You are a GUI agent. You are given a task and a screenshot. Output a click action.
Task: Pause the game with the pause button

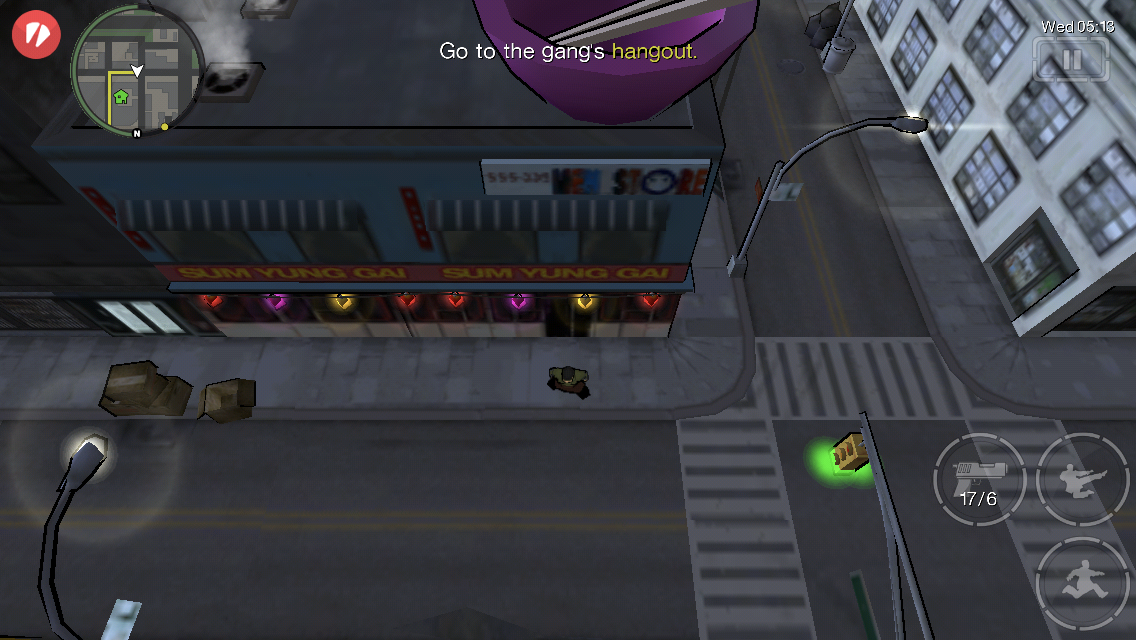pyautogui.click(x=1072, y=60)
